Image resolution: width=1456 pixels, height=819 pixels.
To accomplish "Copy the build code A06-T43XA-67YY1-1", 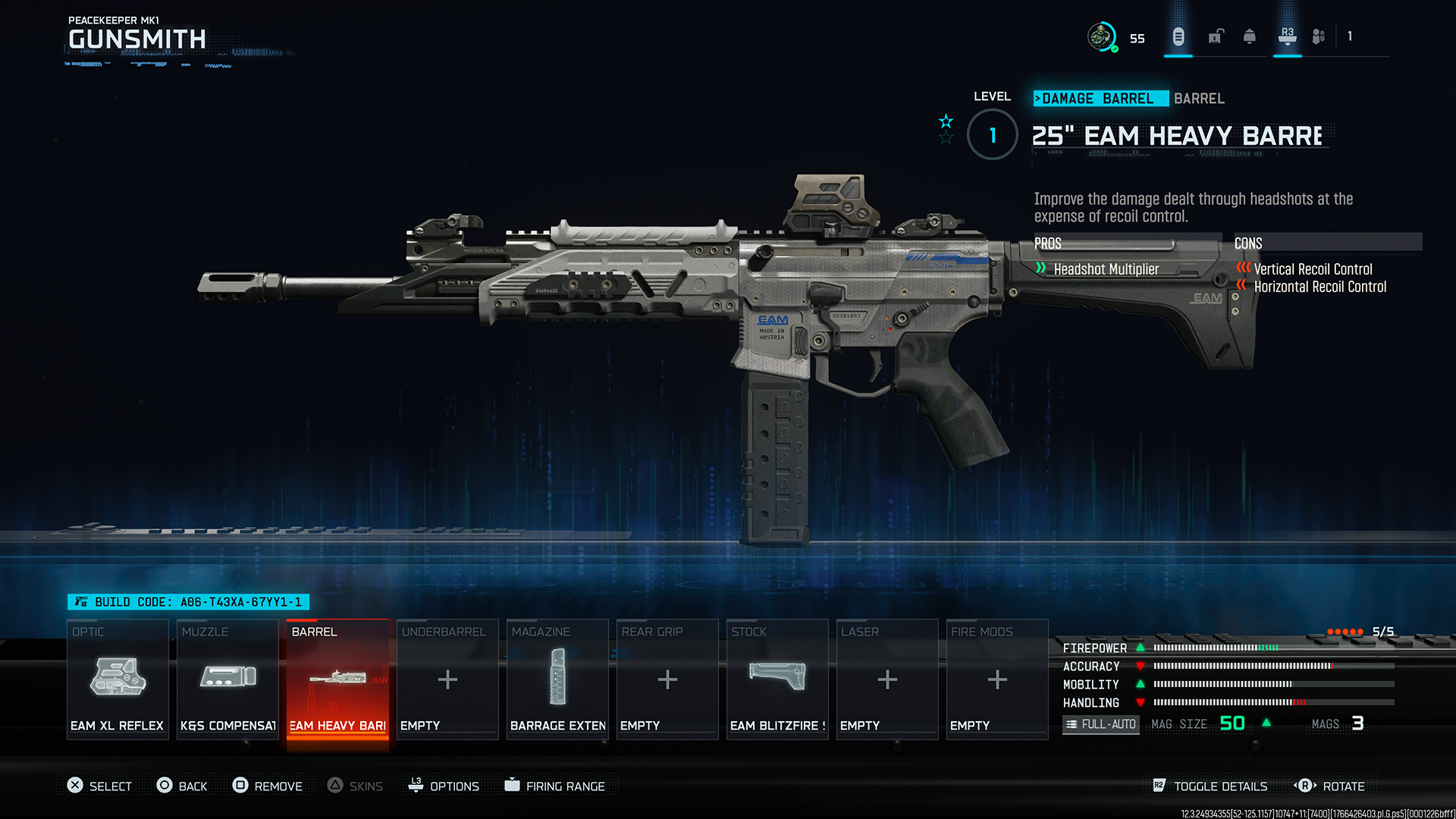I will [x=189, y=602].
